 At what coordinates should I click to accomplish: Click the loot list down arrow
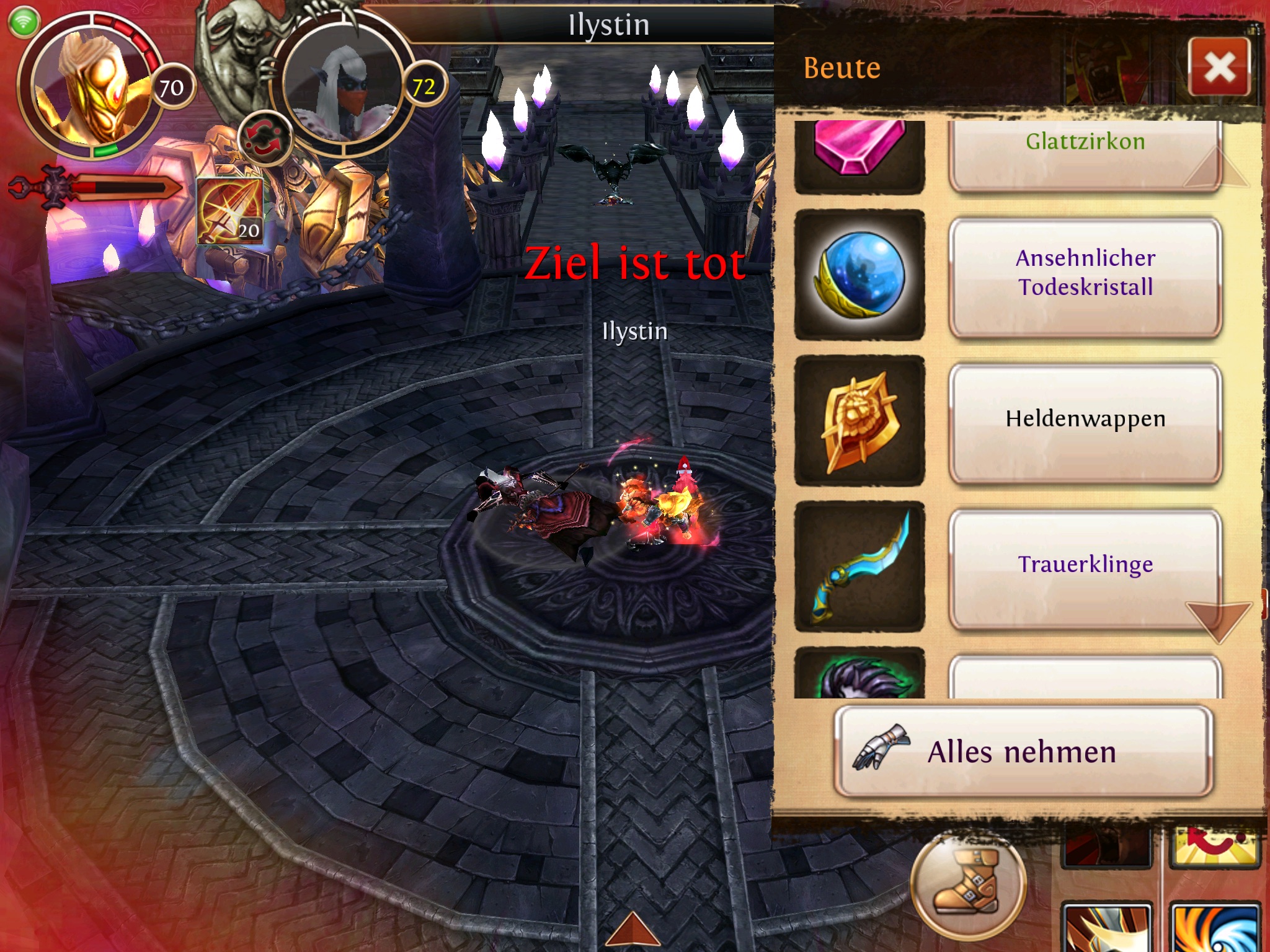(1218, 620)
